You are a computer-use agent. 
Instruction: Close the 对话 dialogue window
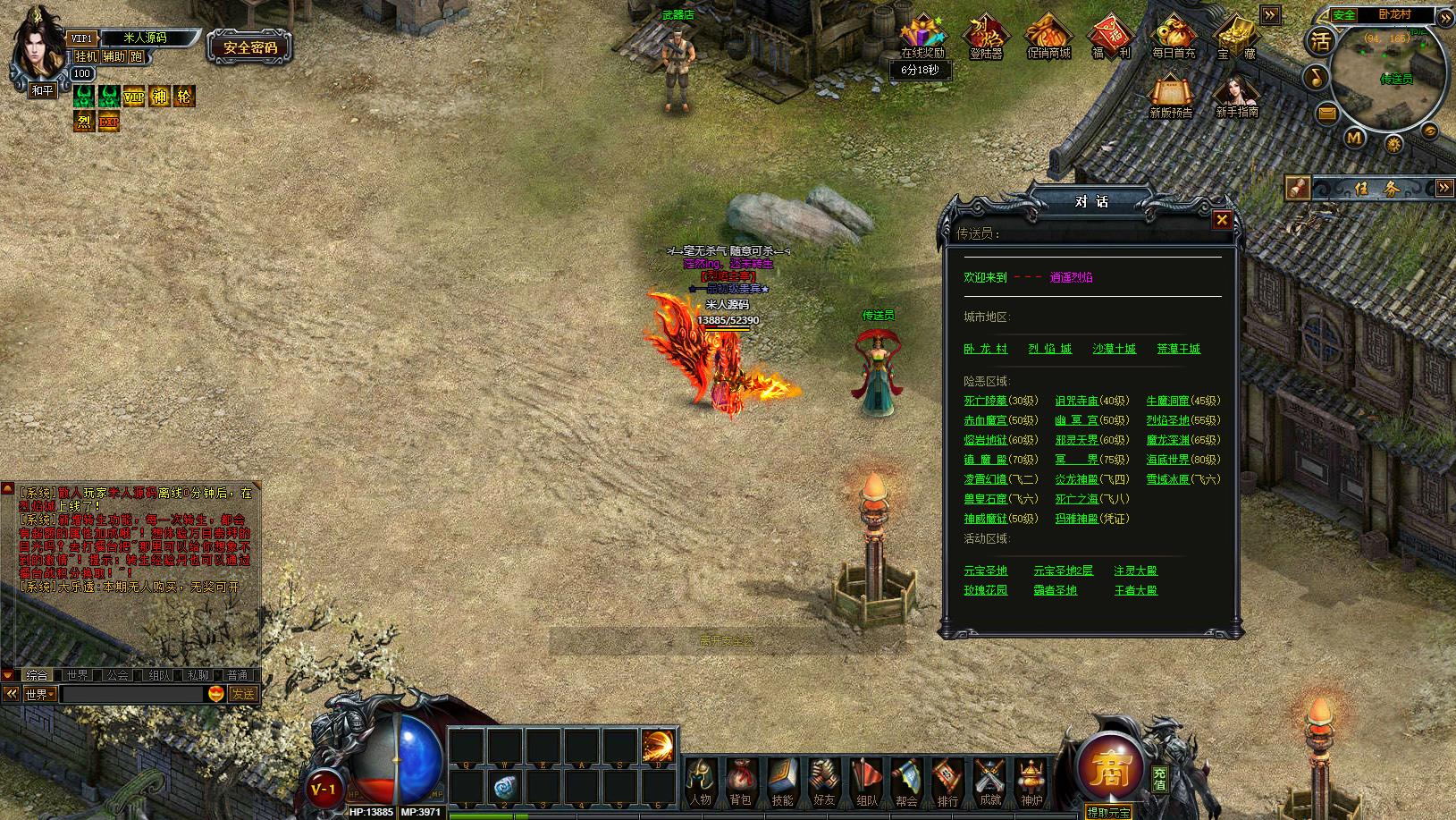point(1222,219)
